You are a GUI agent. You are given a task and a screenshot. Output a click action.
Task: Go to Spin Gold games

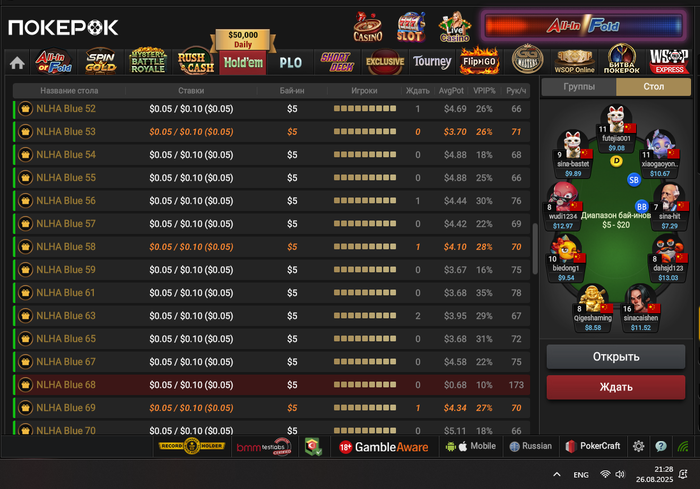coord(100,62)
